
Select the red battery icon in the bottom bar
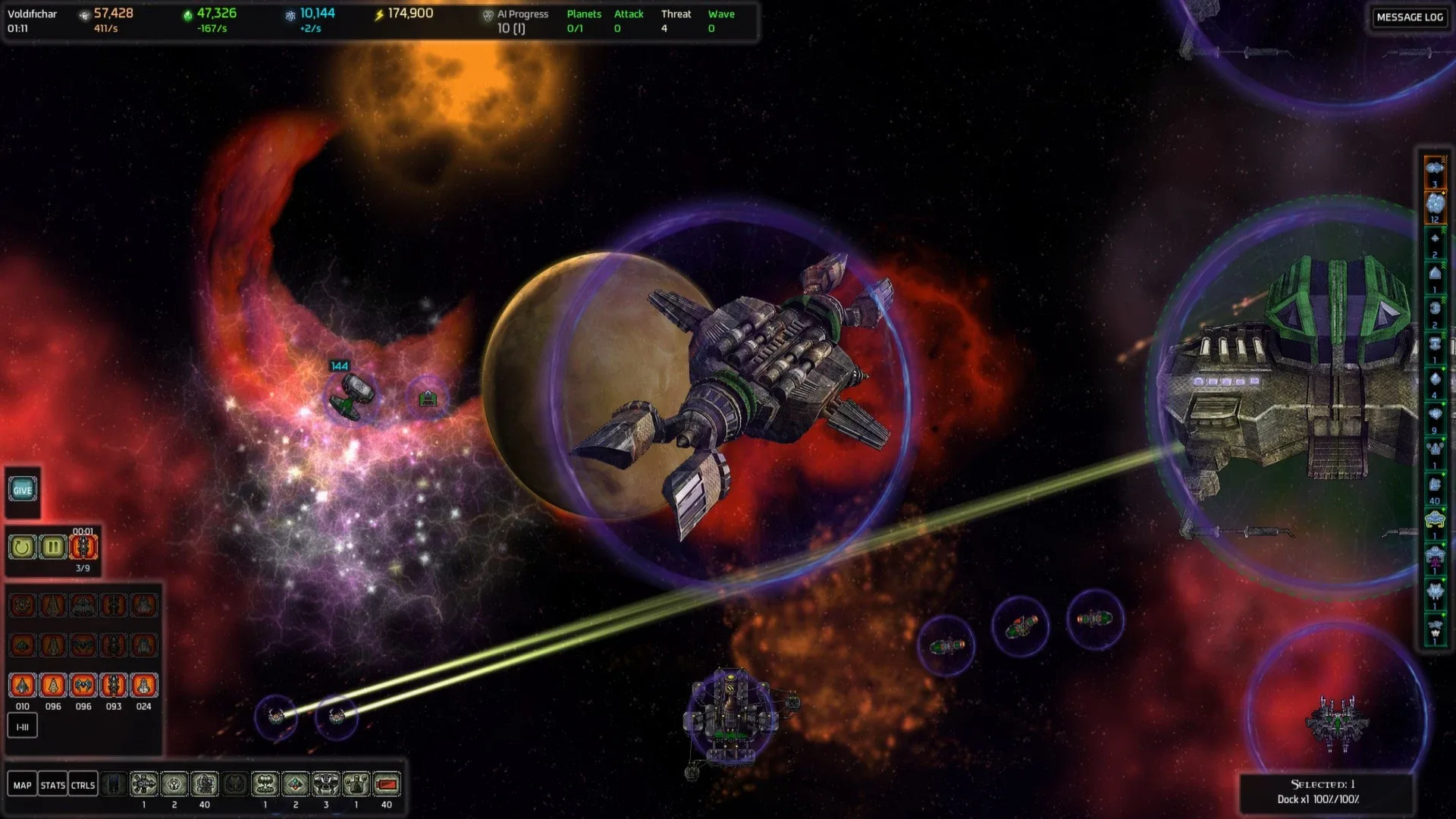point(387,784)
